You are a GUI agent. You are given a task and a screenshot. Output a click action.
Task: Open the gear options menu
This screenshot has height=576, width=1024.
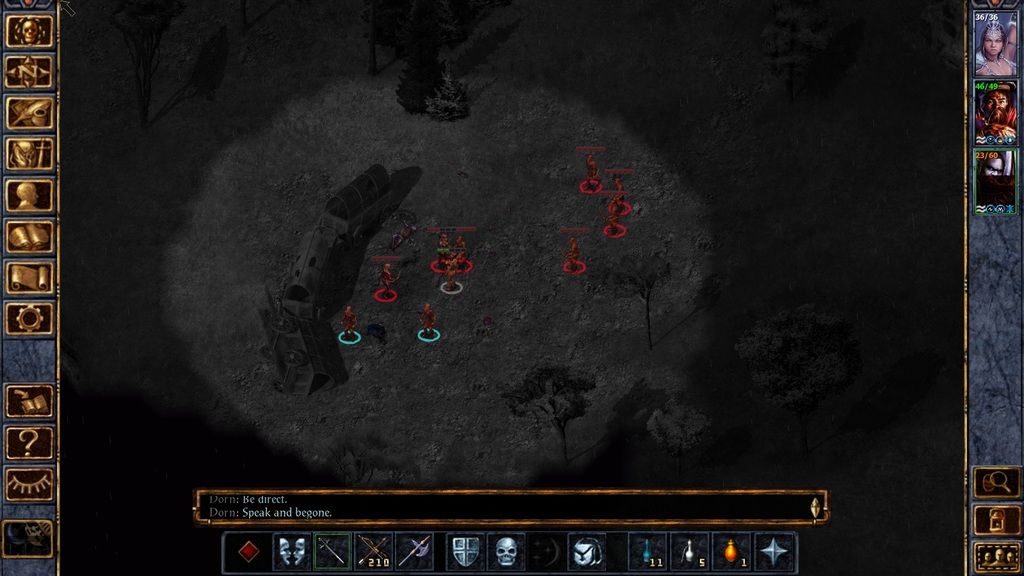coord(29,319)
